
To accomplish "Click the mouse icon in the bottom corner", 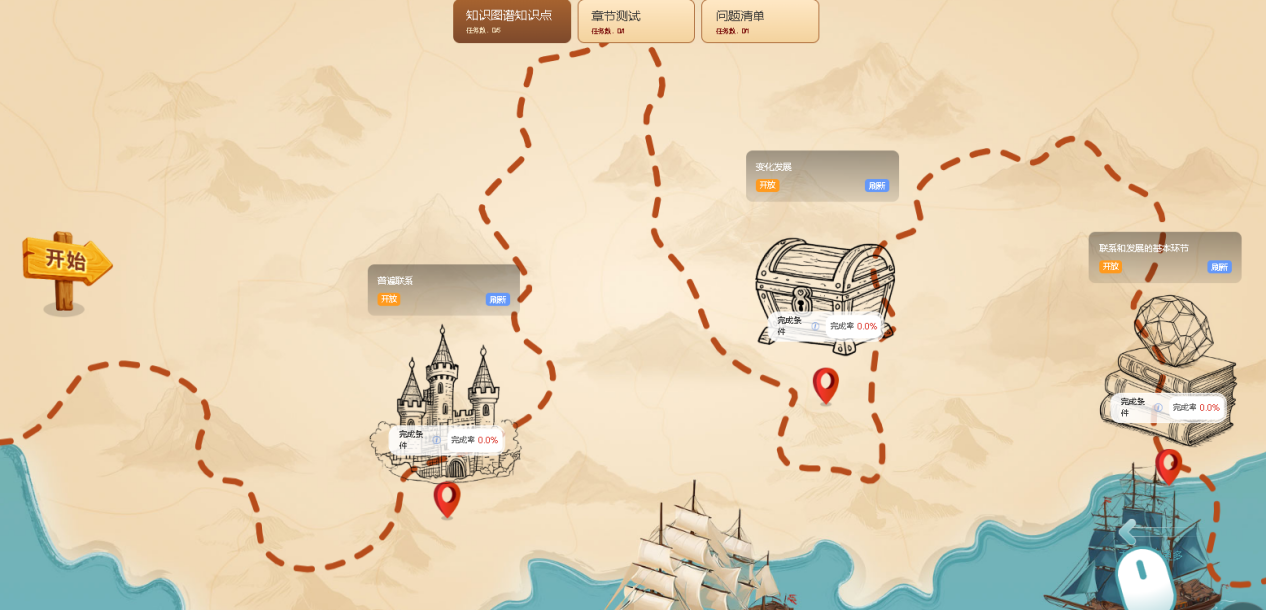I will (1144, 580).
